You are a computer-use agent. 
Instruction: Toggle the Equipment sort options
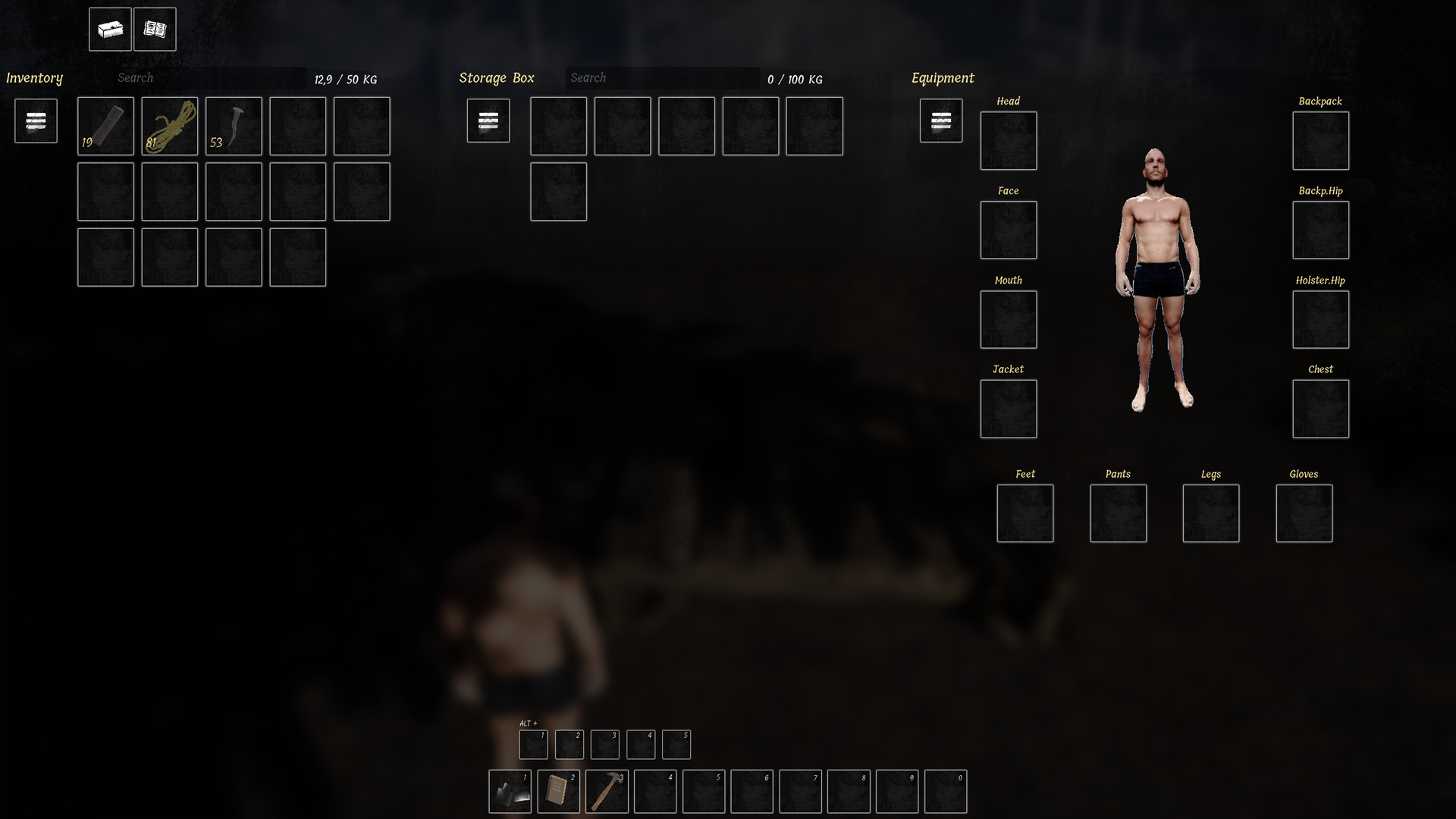[941, 121]
